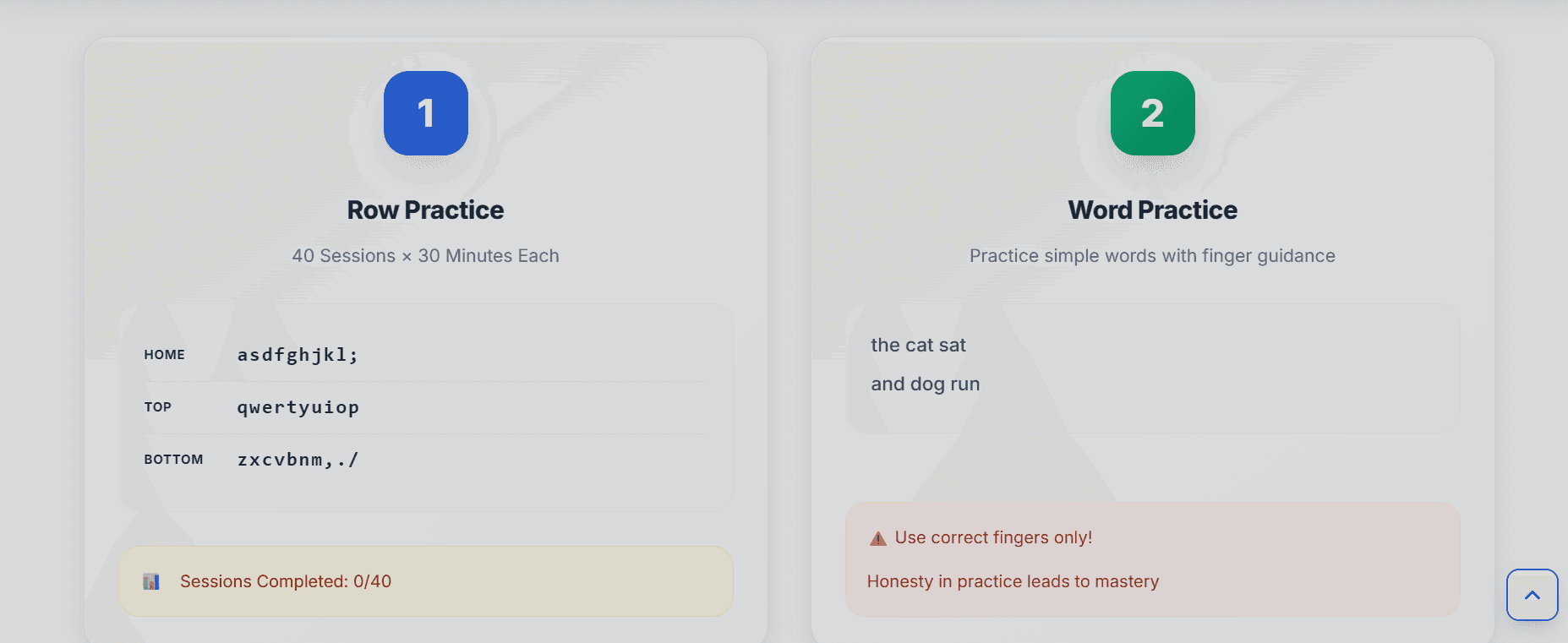The width and height of the screenshot is (1568, 643).
Task: Click the blue step 1 badge icon
Action: [x=425, y=113]
